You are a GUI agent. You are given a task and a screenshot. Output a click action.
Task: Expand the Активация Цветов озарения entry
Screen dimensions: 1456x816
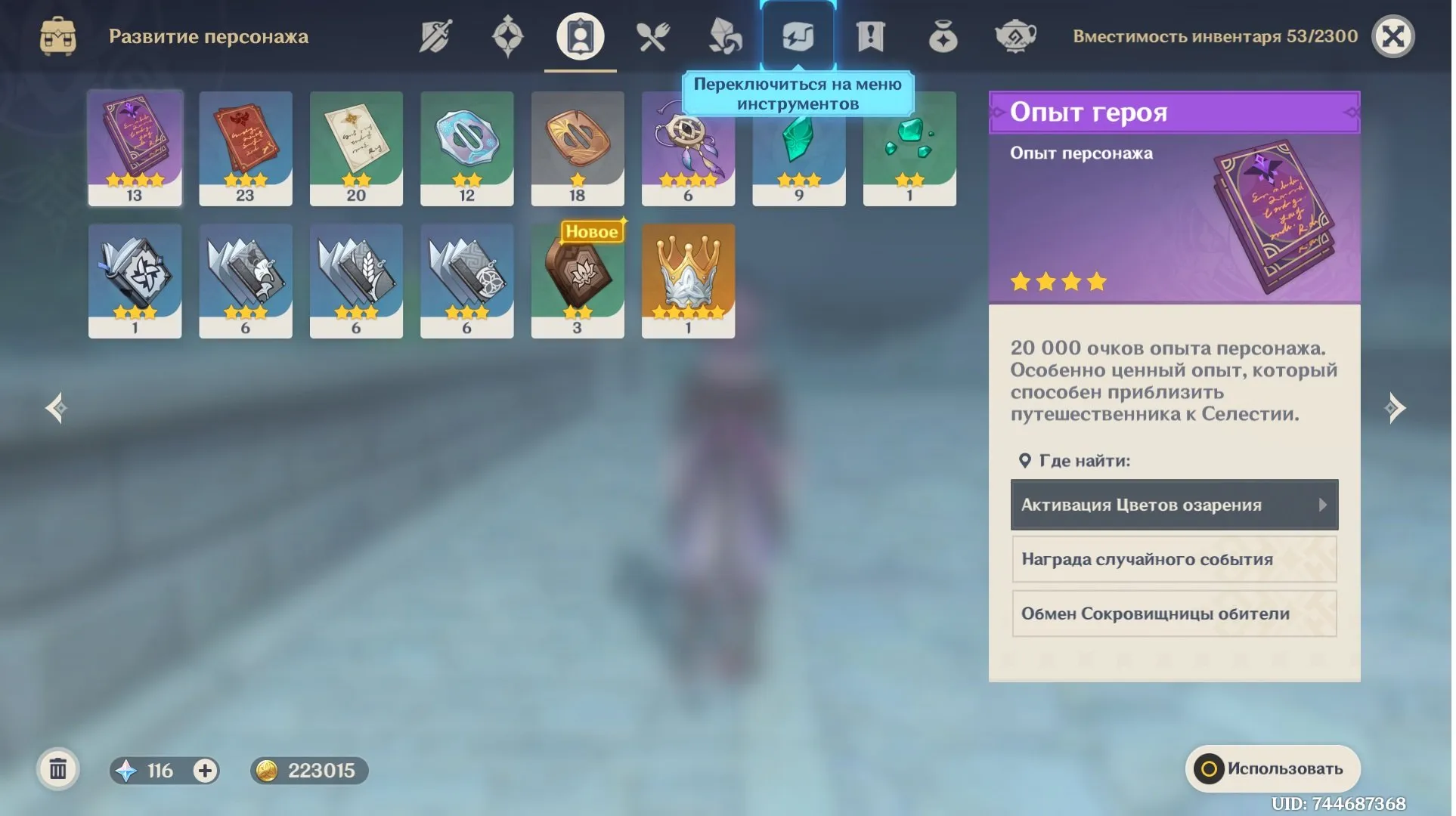[x=1173, y=505]
